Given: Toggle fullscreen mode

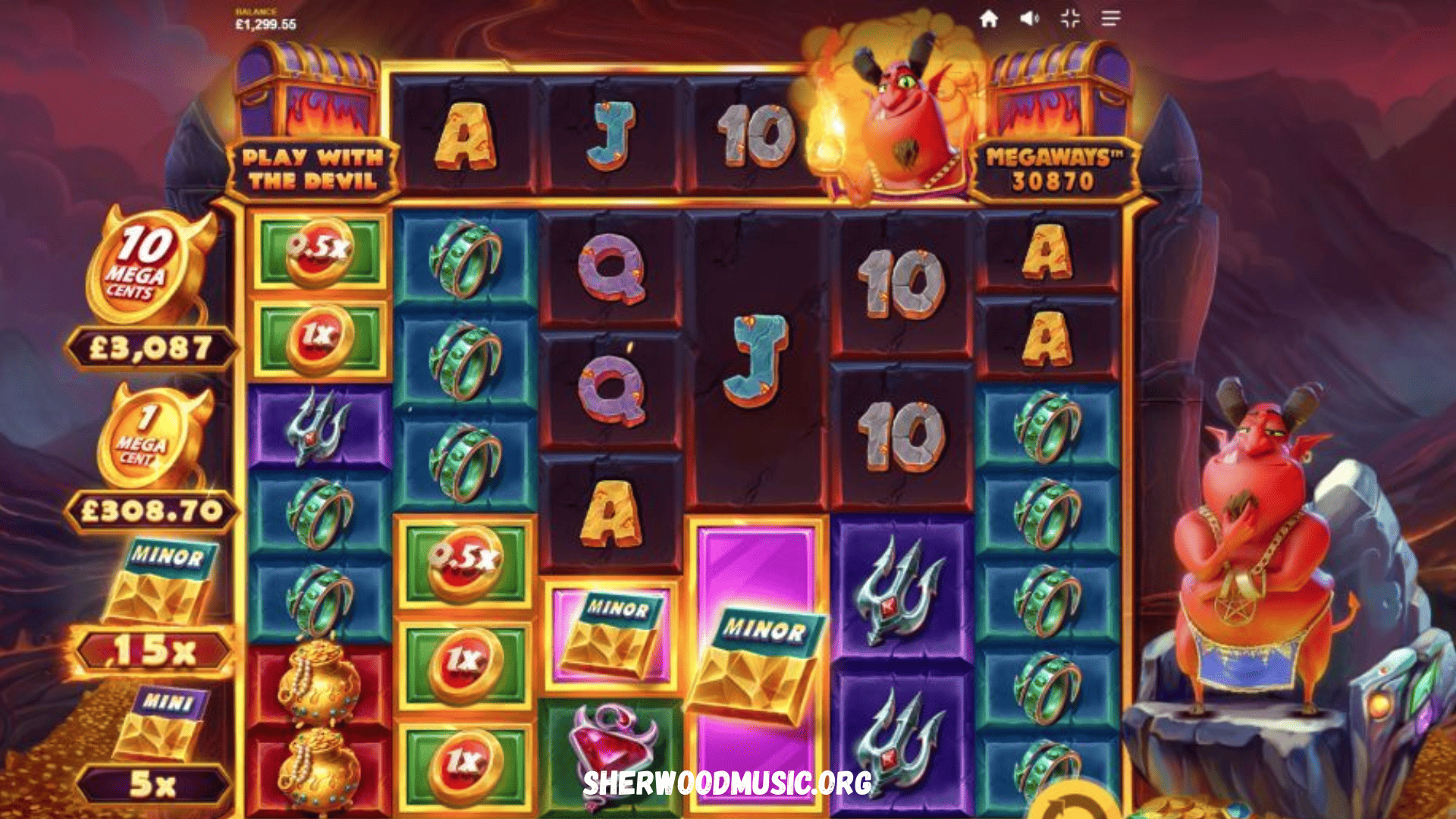Looking at the screenshot, I should pos(1068,17).
